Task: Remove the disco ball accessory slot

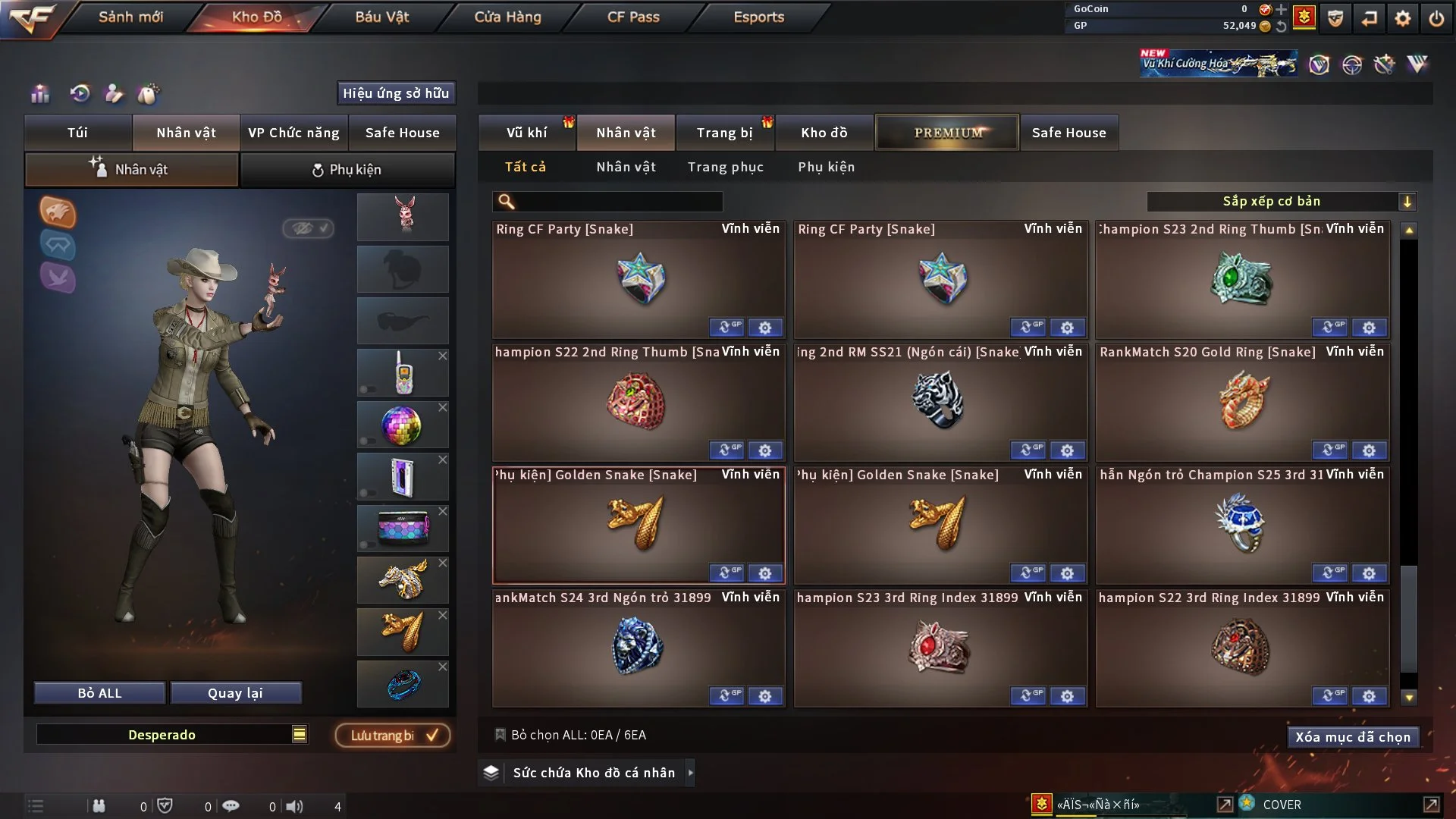Action: (443, 408)
